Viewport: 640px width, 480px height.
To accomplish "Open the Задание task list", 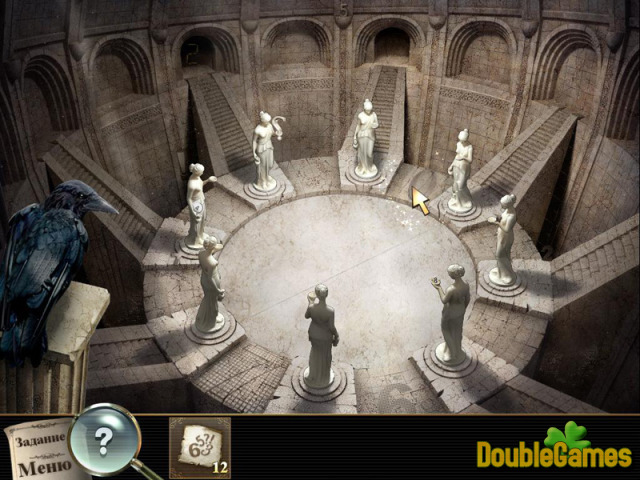I will pyautogui.click(x=38, y=439).
